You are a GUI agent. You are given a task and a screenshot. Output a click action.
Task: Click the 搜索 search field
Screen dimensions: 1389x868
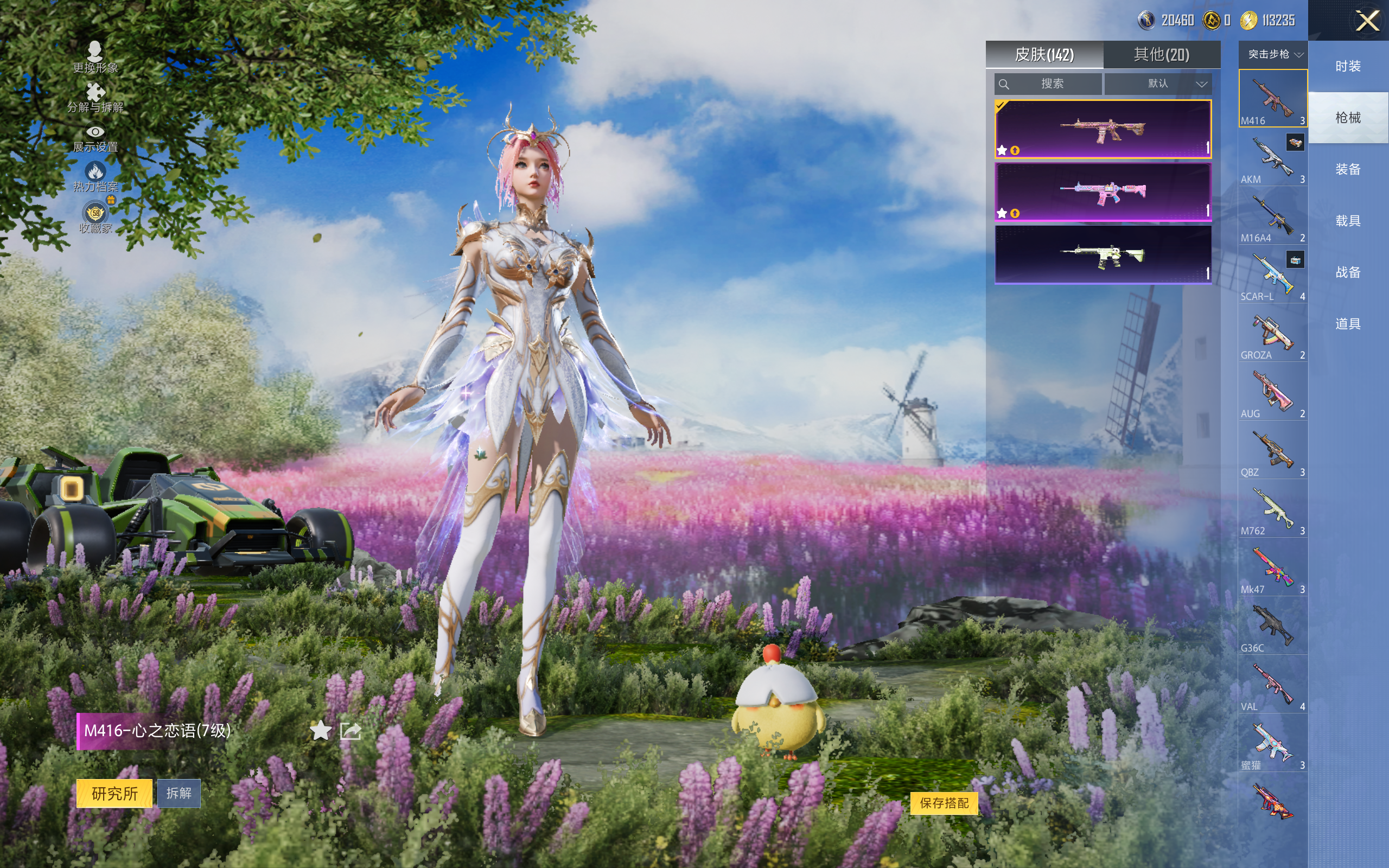tap(1048, 84)
